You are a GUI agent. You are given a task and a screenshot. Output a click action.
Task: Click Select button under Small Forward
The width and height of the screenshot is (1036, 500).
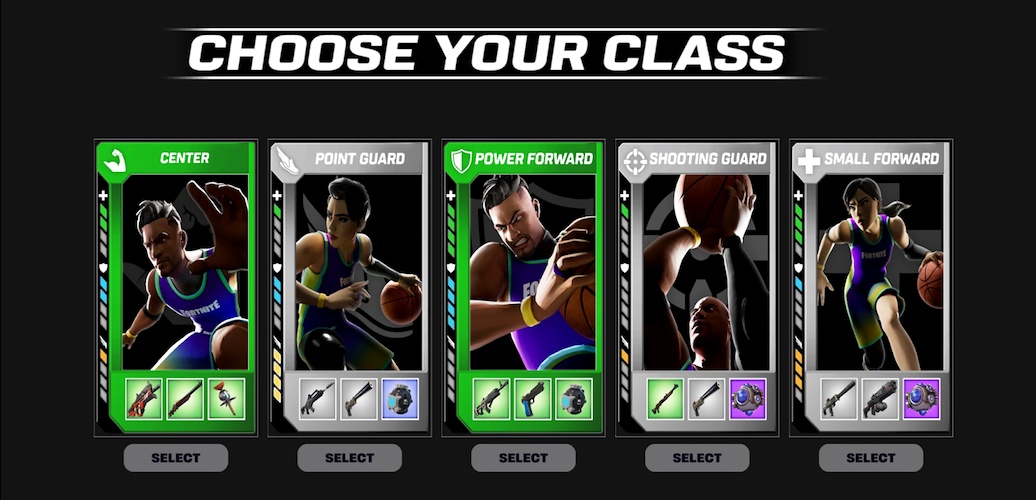click(x=871, y=458)
